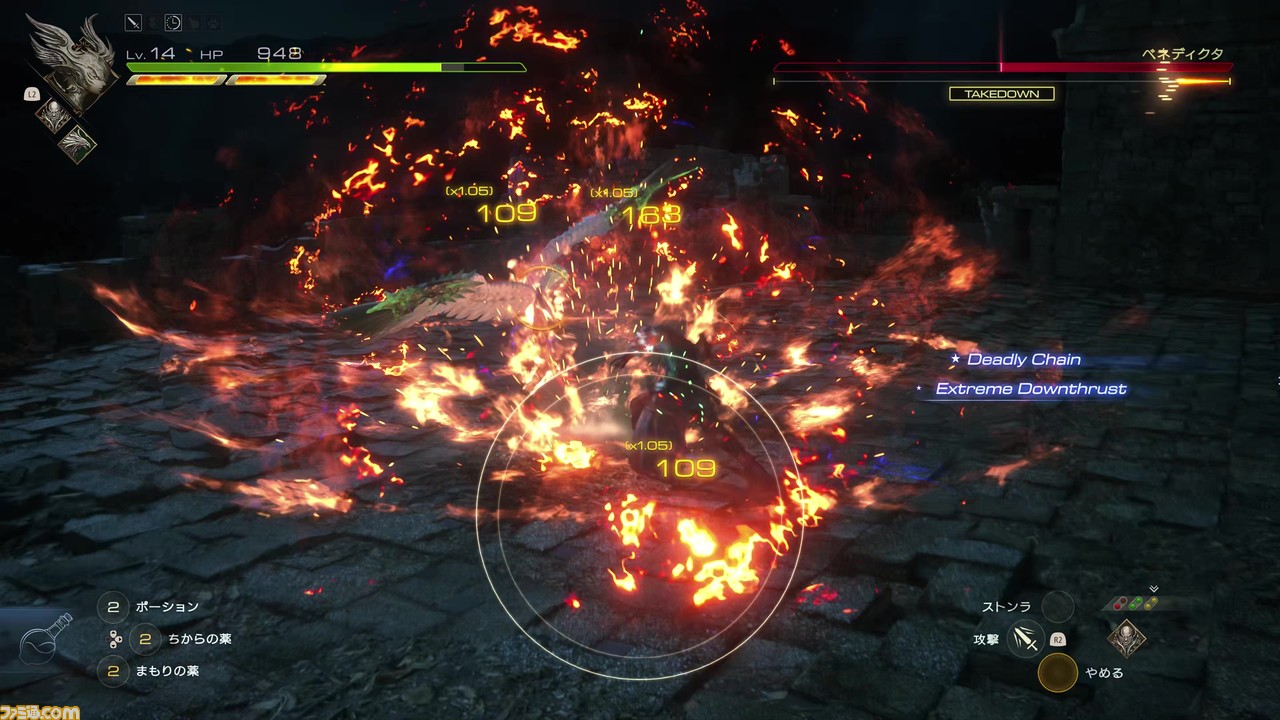Click the Deadly Chain notification
This screenshot has height=720, width=1280.
(x=1023, y=360)
